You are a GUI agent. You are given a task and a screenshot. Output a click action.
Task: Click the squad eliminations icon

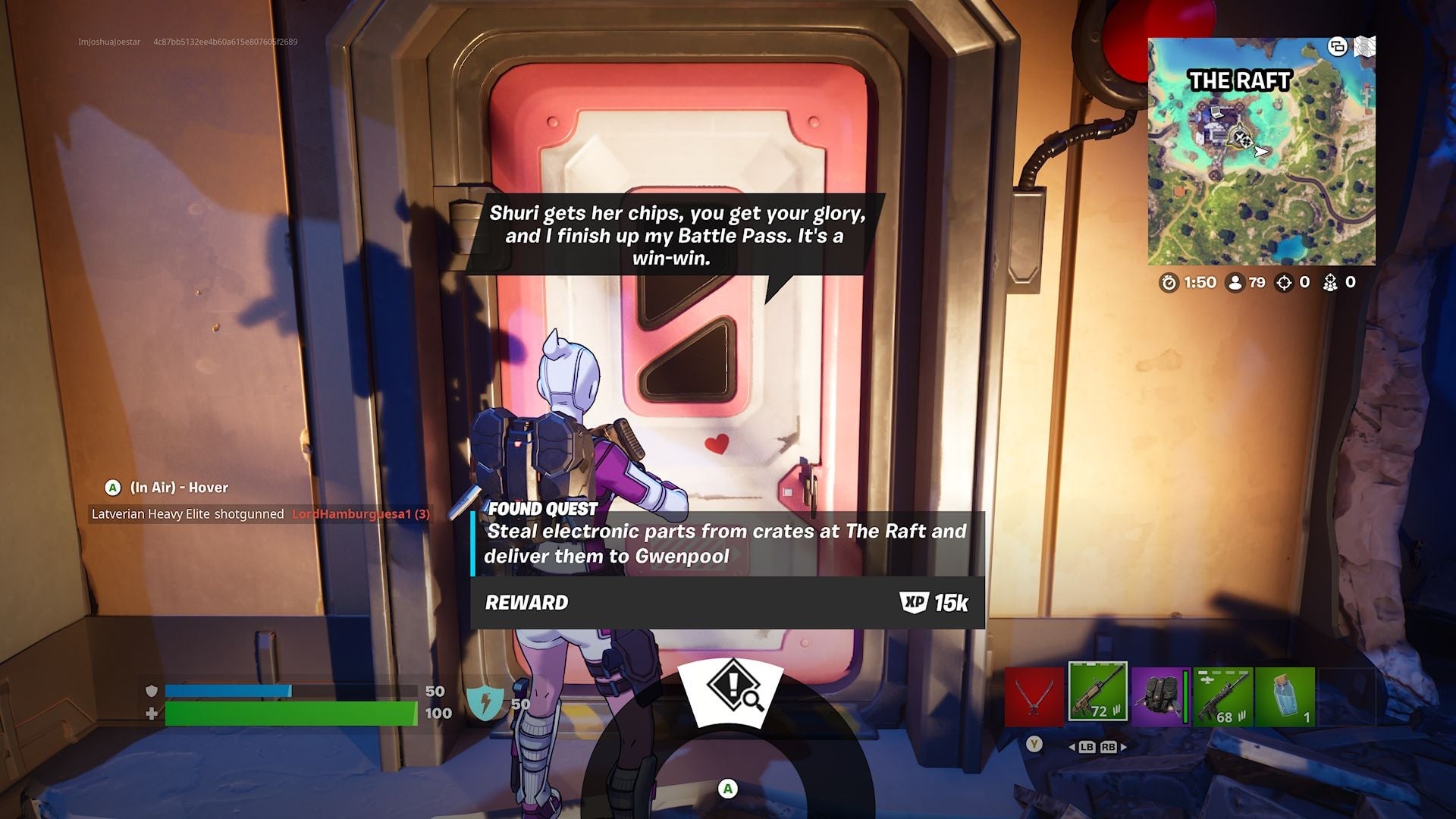point(1330,283)
